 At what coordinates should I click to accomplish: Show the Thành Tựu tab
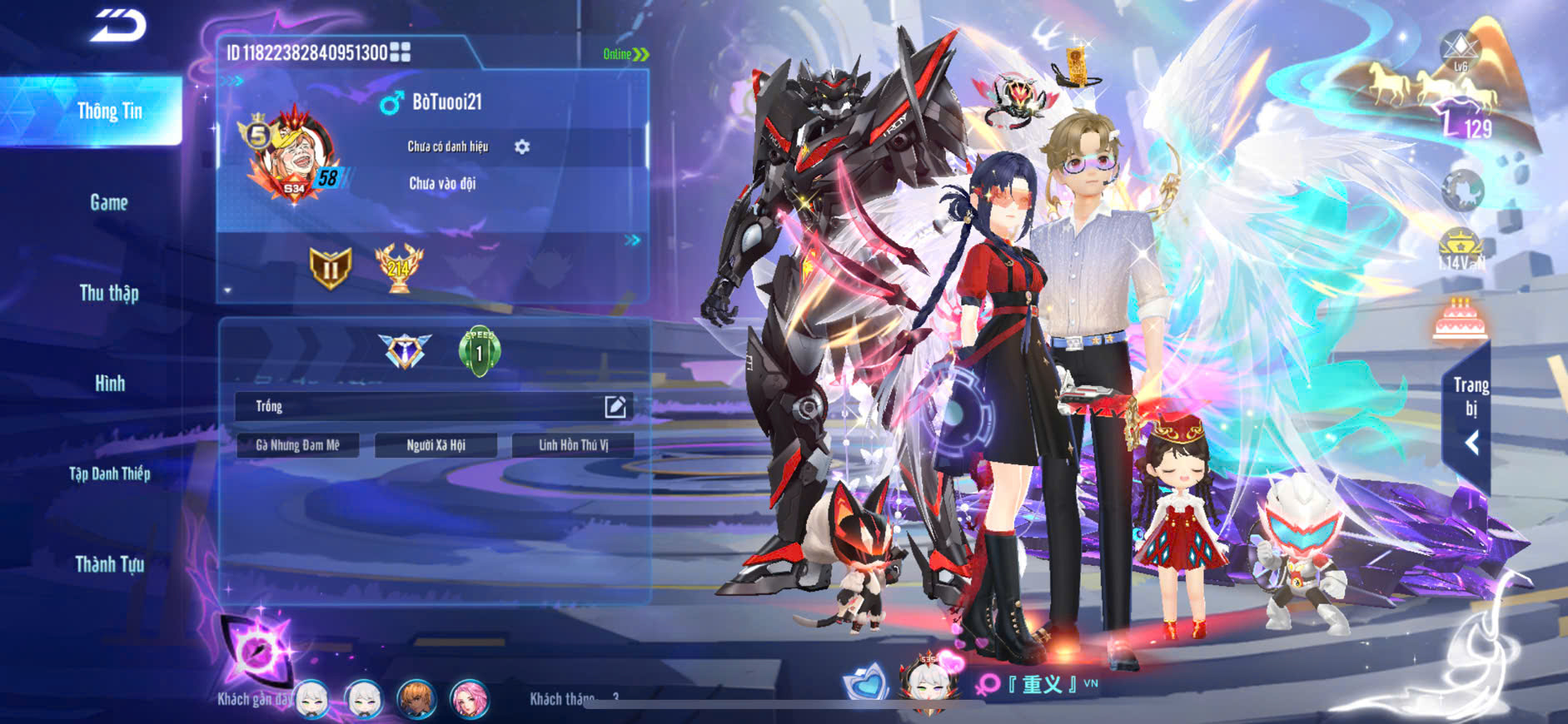(109, 564)
